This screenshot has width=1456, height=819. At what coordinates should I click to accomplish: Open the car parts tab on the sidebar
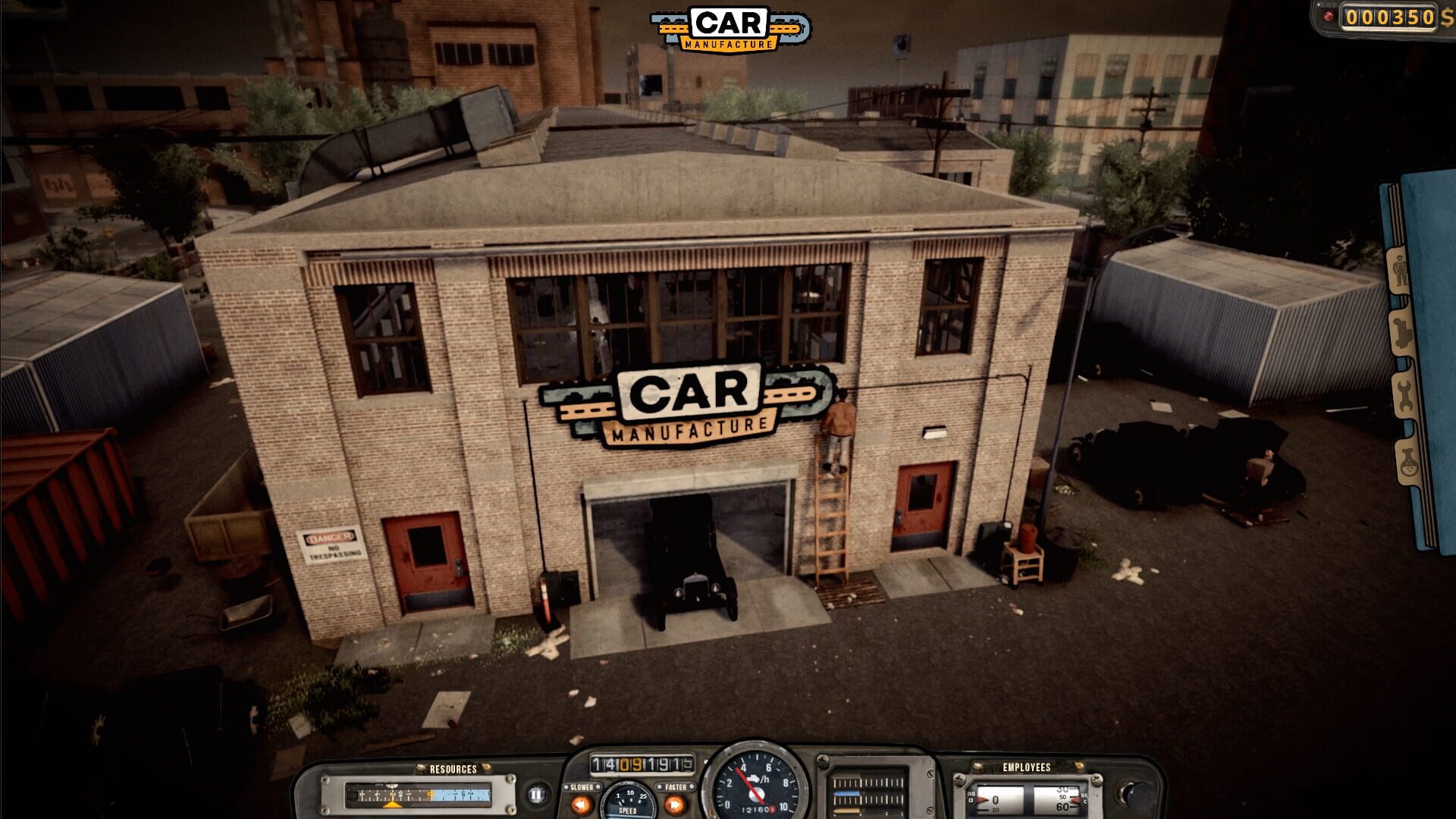tap(1402, 331)
